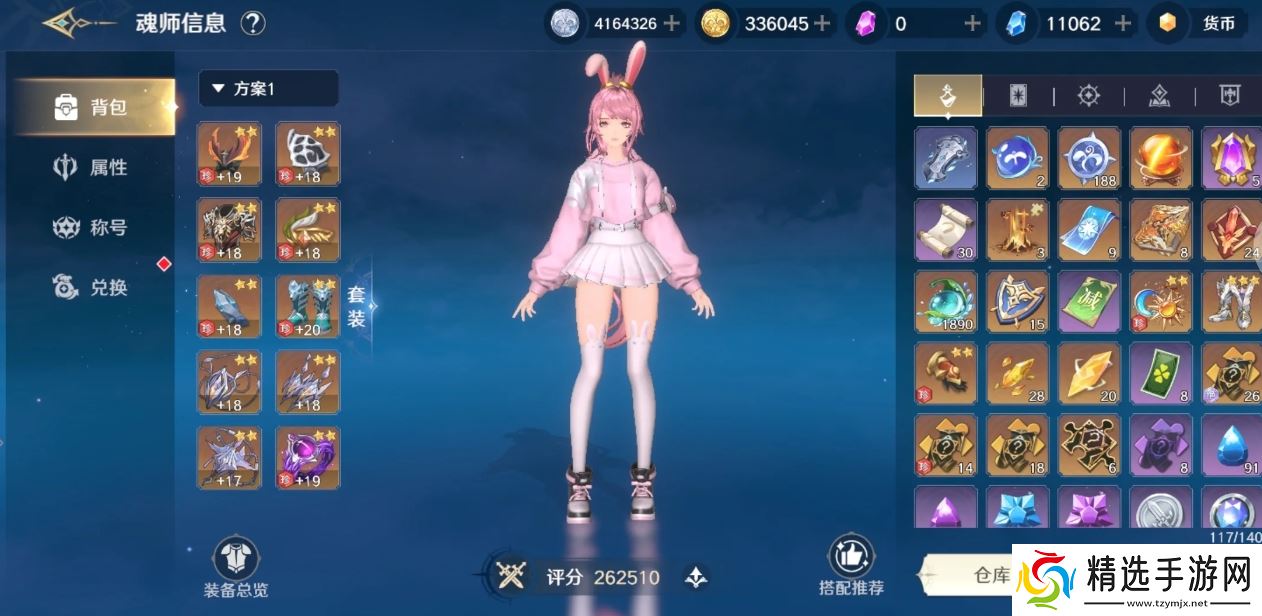Select the +20 boots equipment slot
The width and height of the screenshot is (1262, 616).
(x=307, y=306)
